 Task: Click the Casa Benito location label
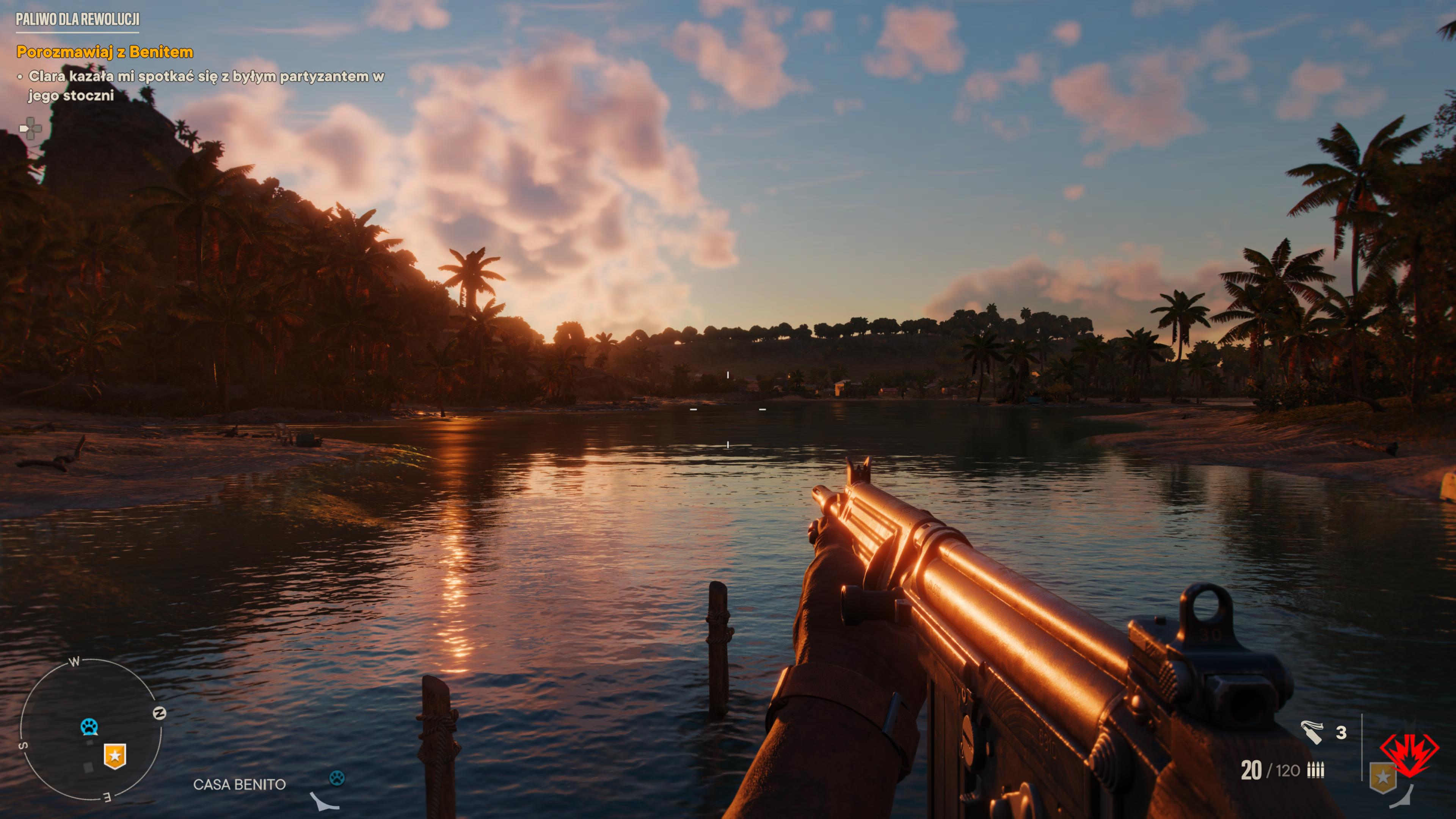[x=239, y=784]
